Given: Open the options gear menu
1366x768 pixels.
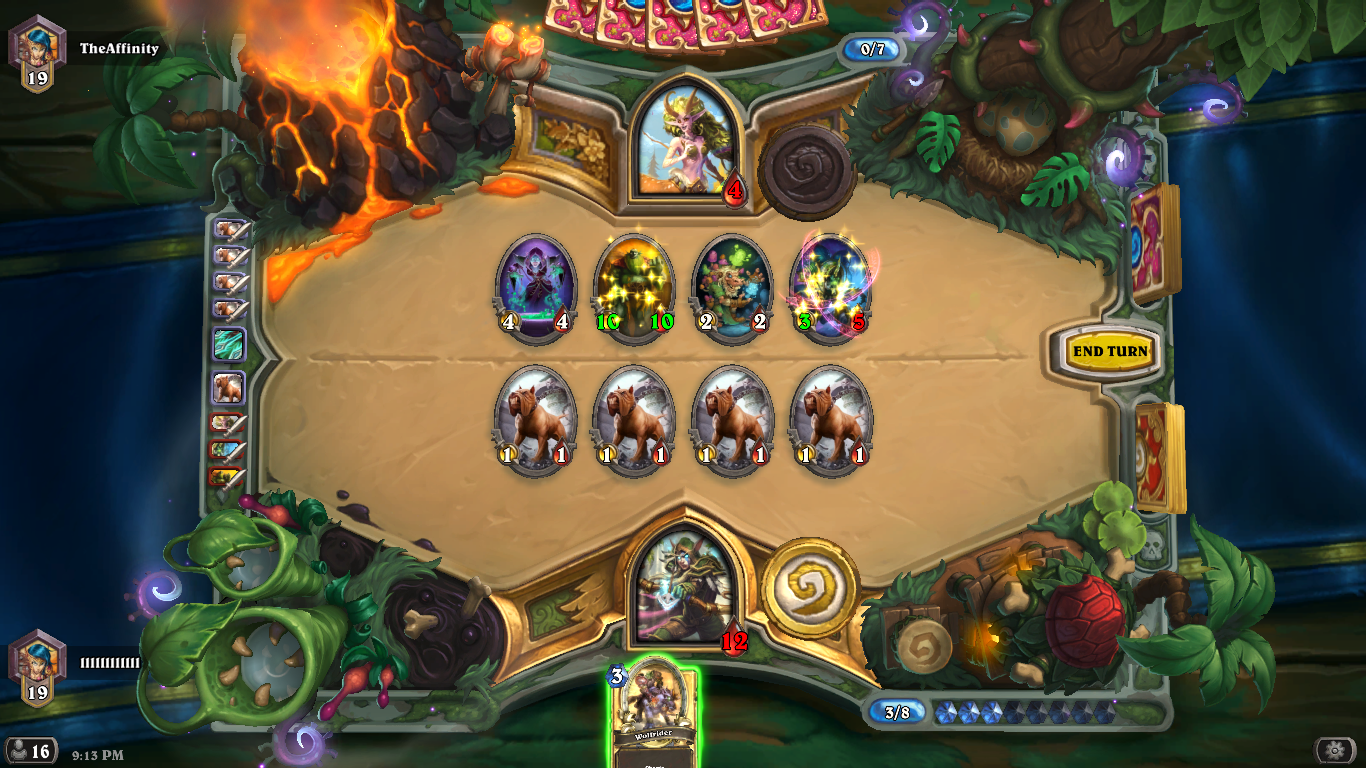Looking at the screenshot, I should (x=1334, y=750).
